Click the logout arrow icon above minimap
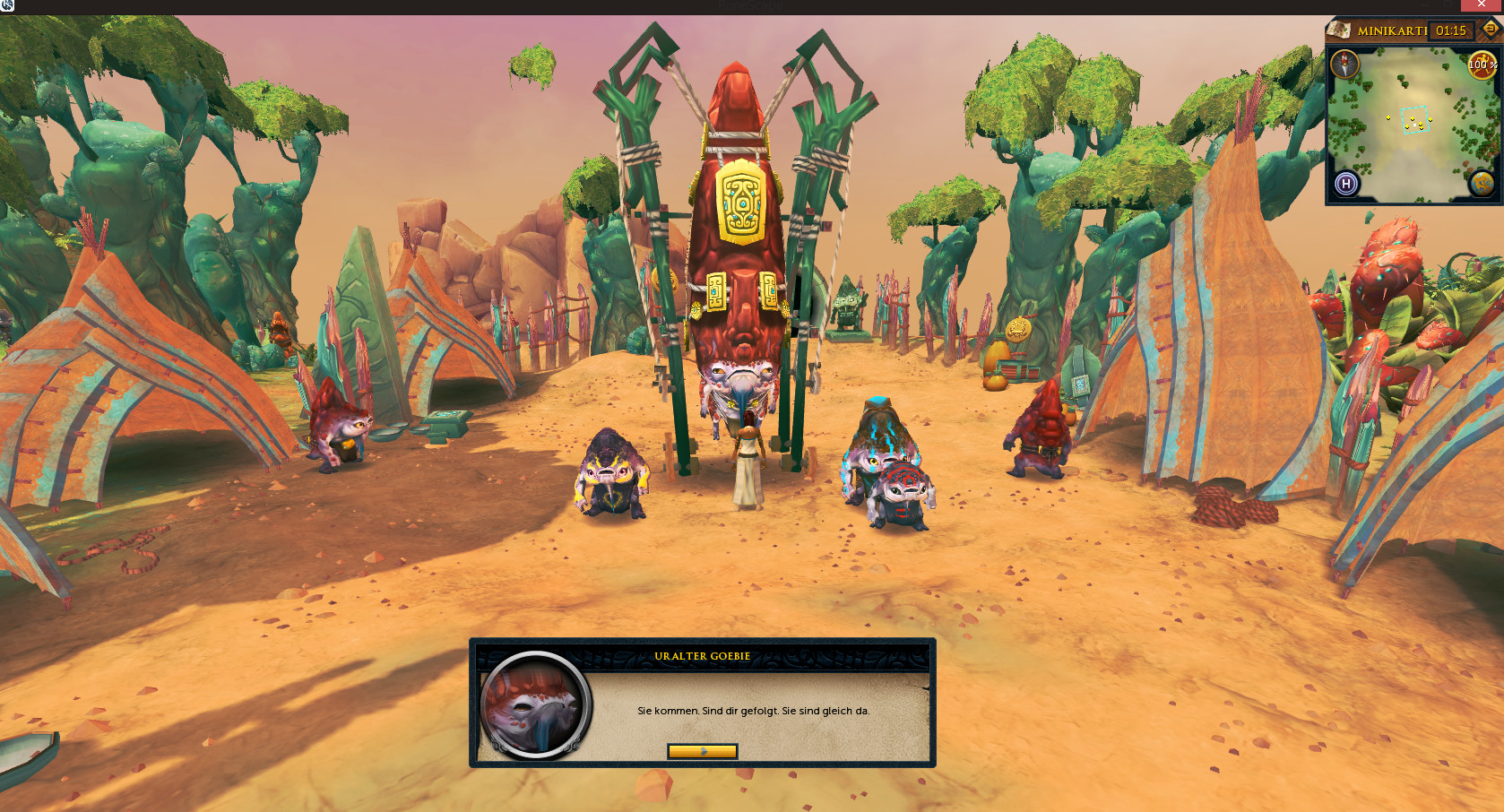This screenshot has width=1504, height=812. (x=1490, y=29)
